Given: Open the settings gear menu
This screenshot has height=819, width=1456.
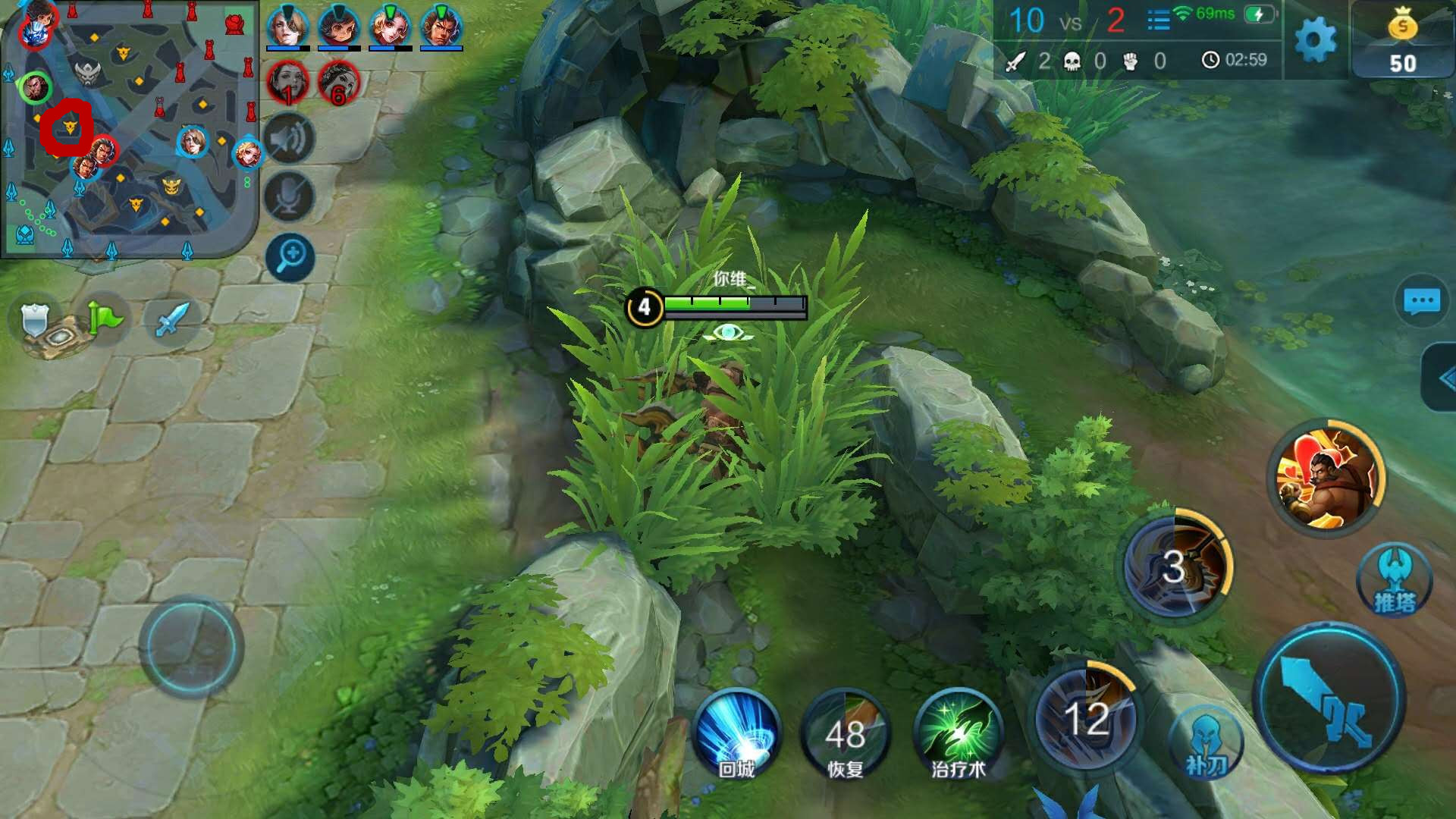Looking at the screenshot, I should tap(1315, 41).
